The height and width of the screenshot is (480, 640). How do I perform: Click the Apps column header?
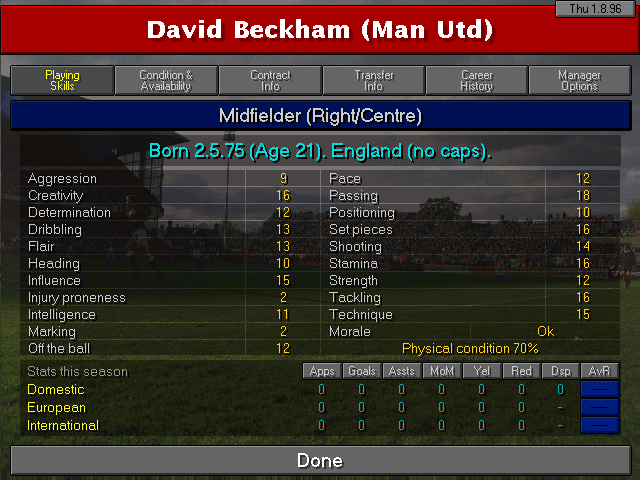coord(322,371)
